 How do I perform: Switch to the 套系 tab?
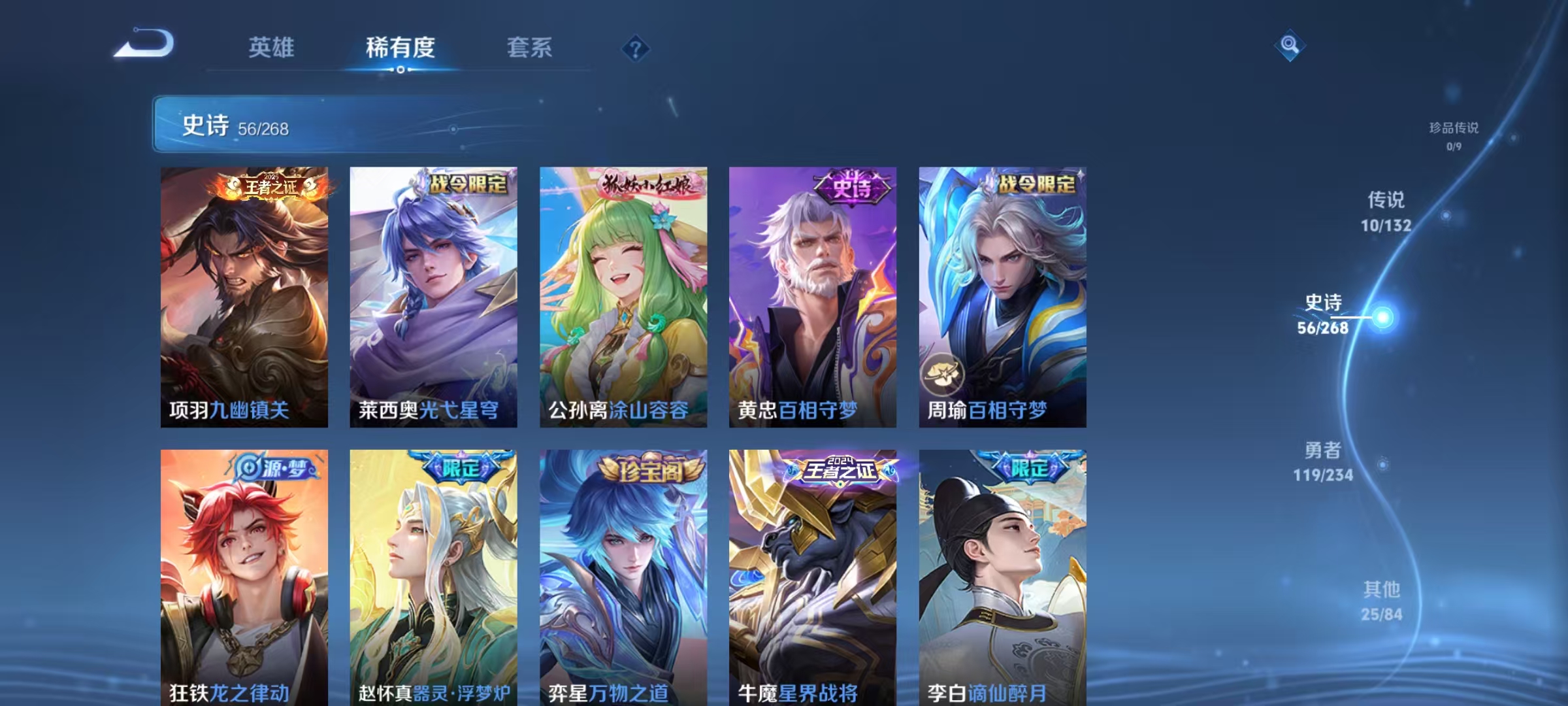pos(530,48)
